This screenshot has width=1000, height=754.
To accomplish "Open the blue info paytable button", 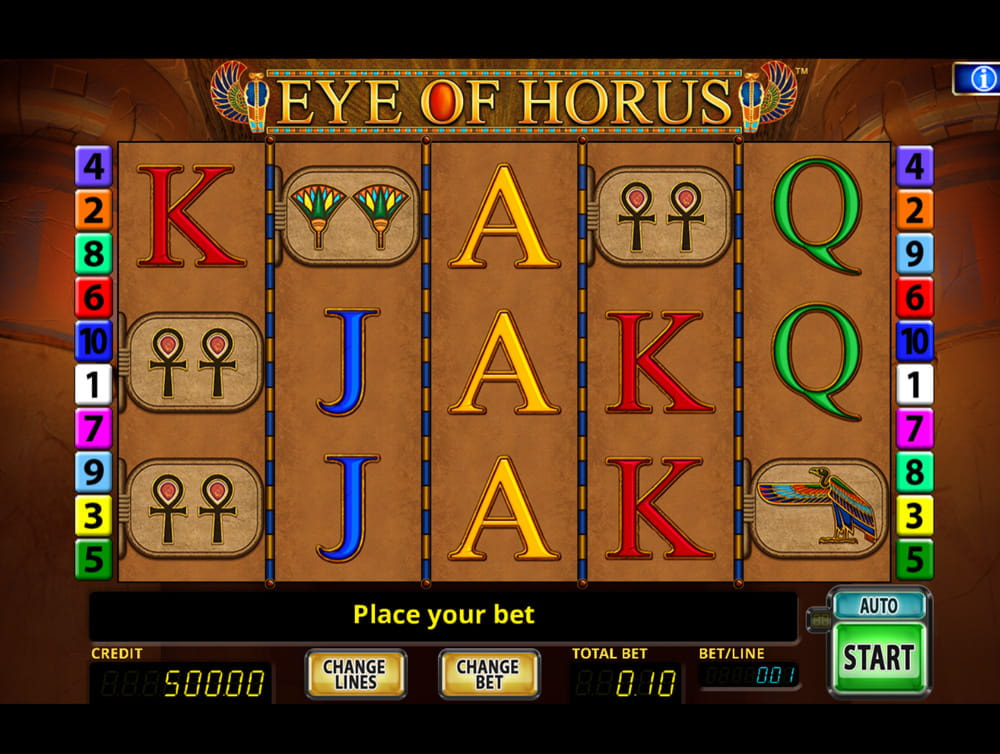I will pyautogui.click(x=977, y=78).
